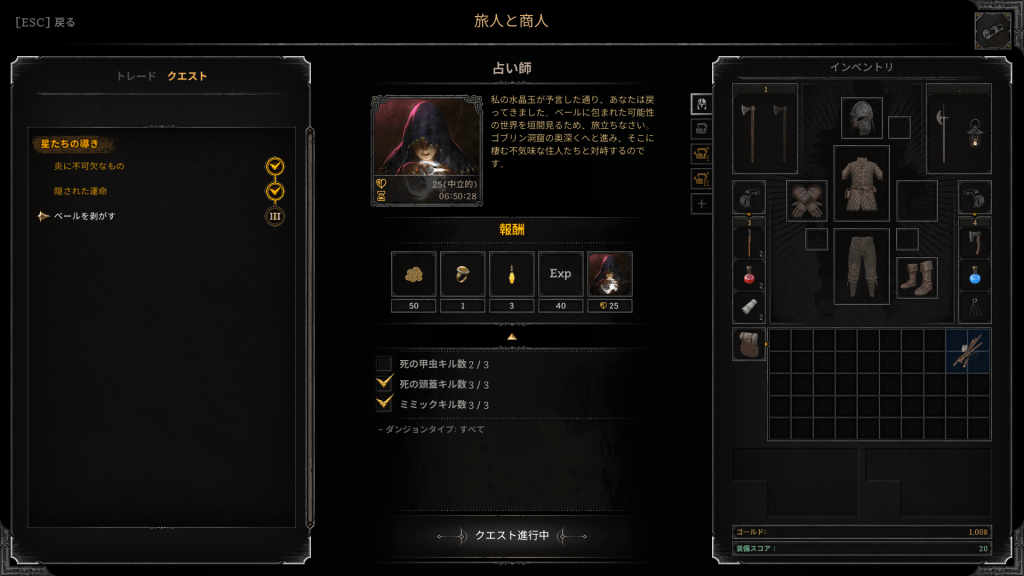This screenshot has width=1024, height=576.
Task: Inspect the gold coins reward
Action: [x=413, y=274]
